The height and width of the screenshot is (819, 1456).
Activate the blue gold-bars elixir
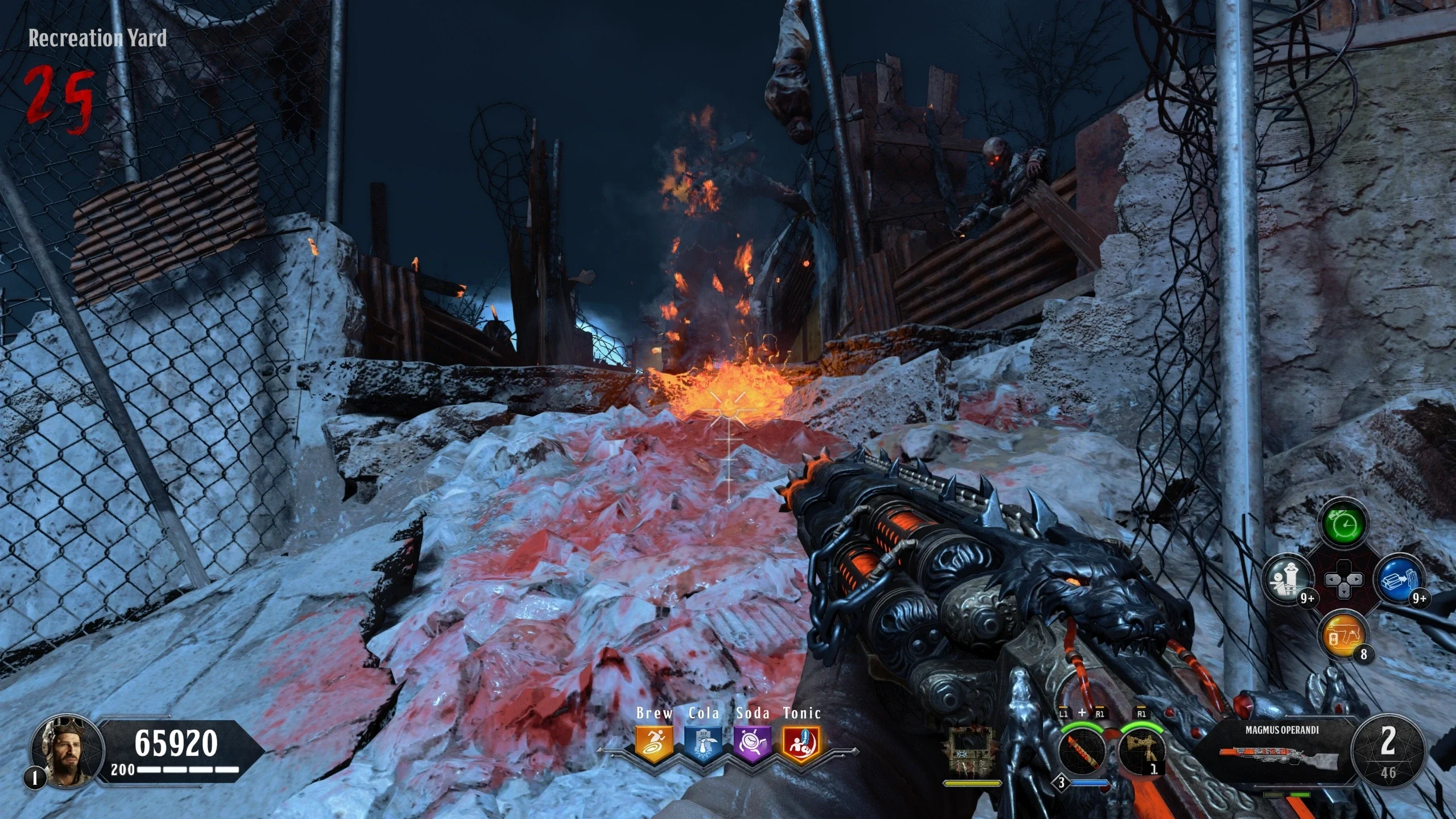(1399, 581)
